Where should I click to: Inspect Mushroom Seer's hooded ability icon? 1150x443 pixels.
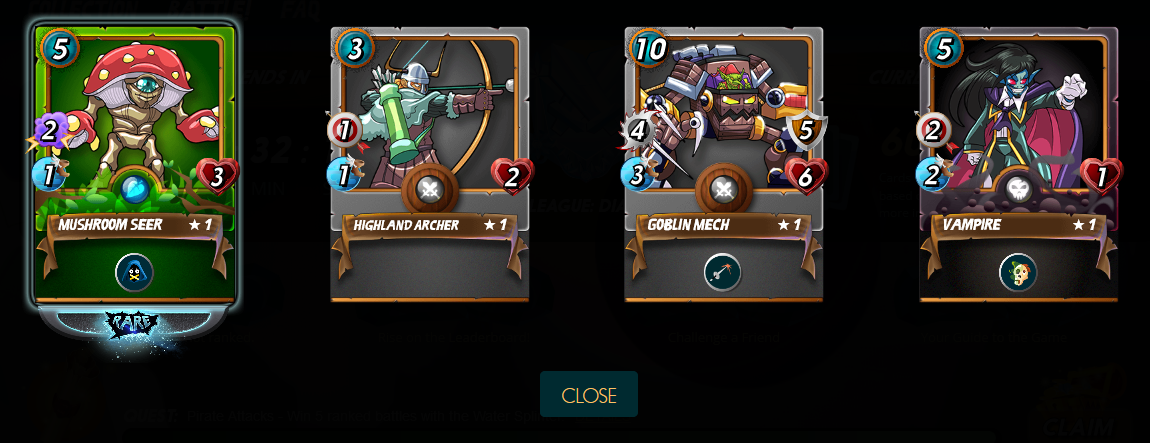(x=134, y=272)
